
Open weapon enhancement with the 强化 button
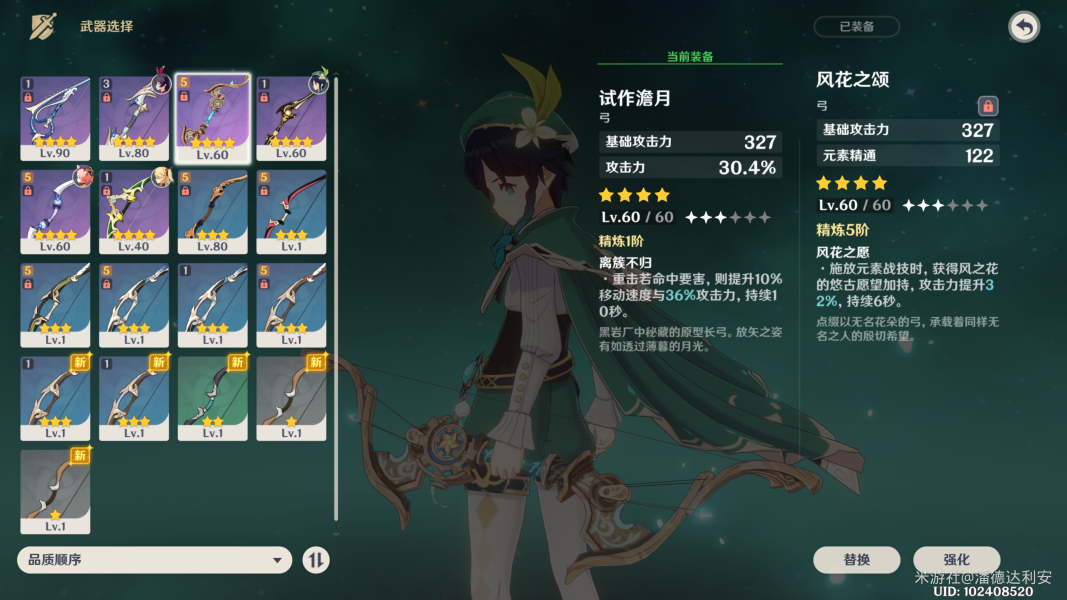[956, 560]
